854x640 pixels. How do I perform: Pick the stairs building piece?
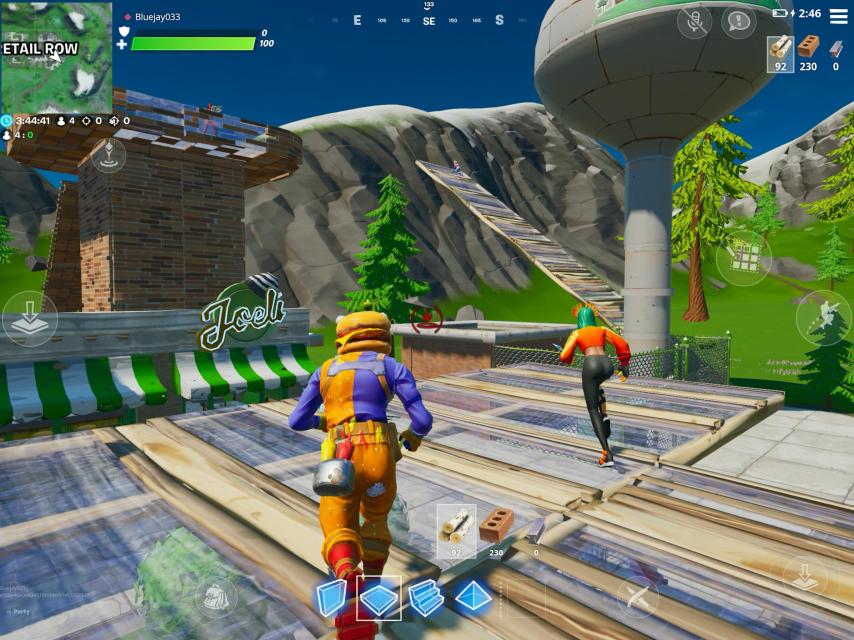(x=426, y=598)
